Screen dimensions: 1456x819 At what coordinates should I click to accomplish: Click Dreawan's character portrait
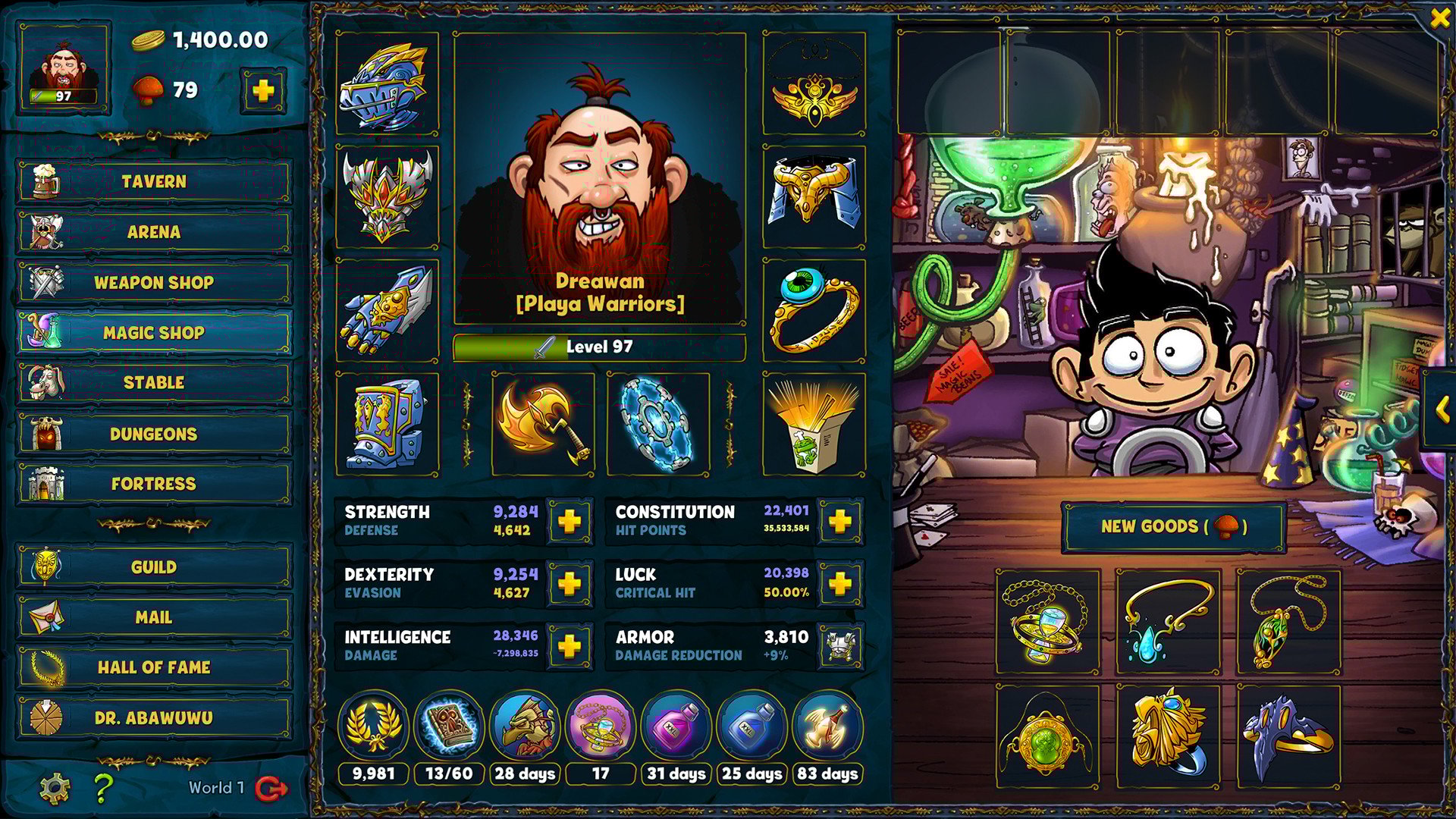tap(599, 174)
